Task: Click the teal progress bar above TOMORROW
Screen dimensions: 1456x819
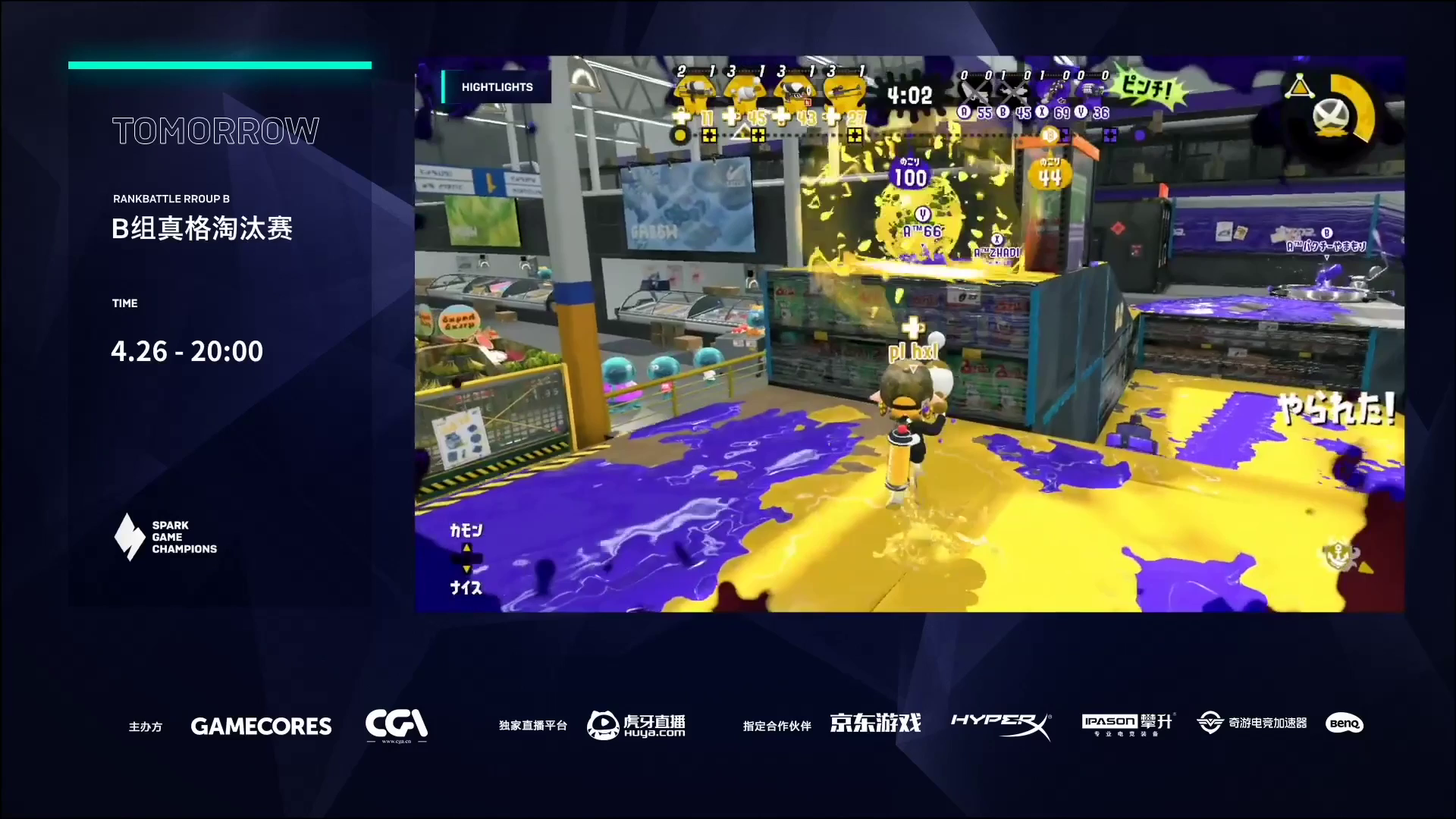Action: pos(220,65)
